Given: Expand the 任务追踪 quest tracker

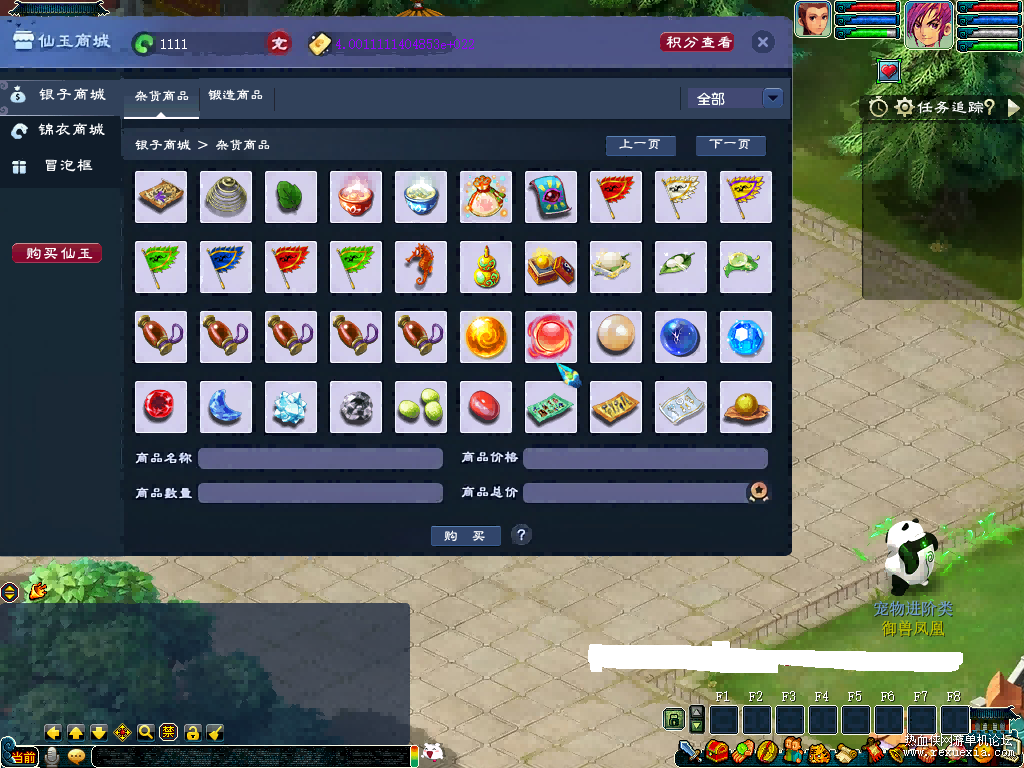Looking at the screenshot, I should coord(1012,107).
